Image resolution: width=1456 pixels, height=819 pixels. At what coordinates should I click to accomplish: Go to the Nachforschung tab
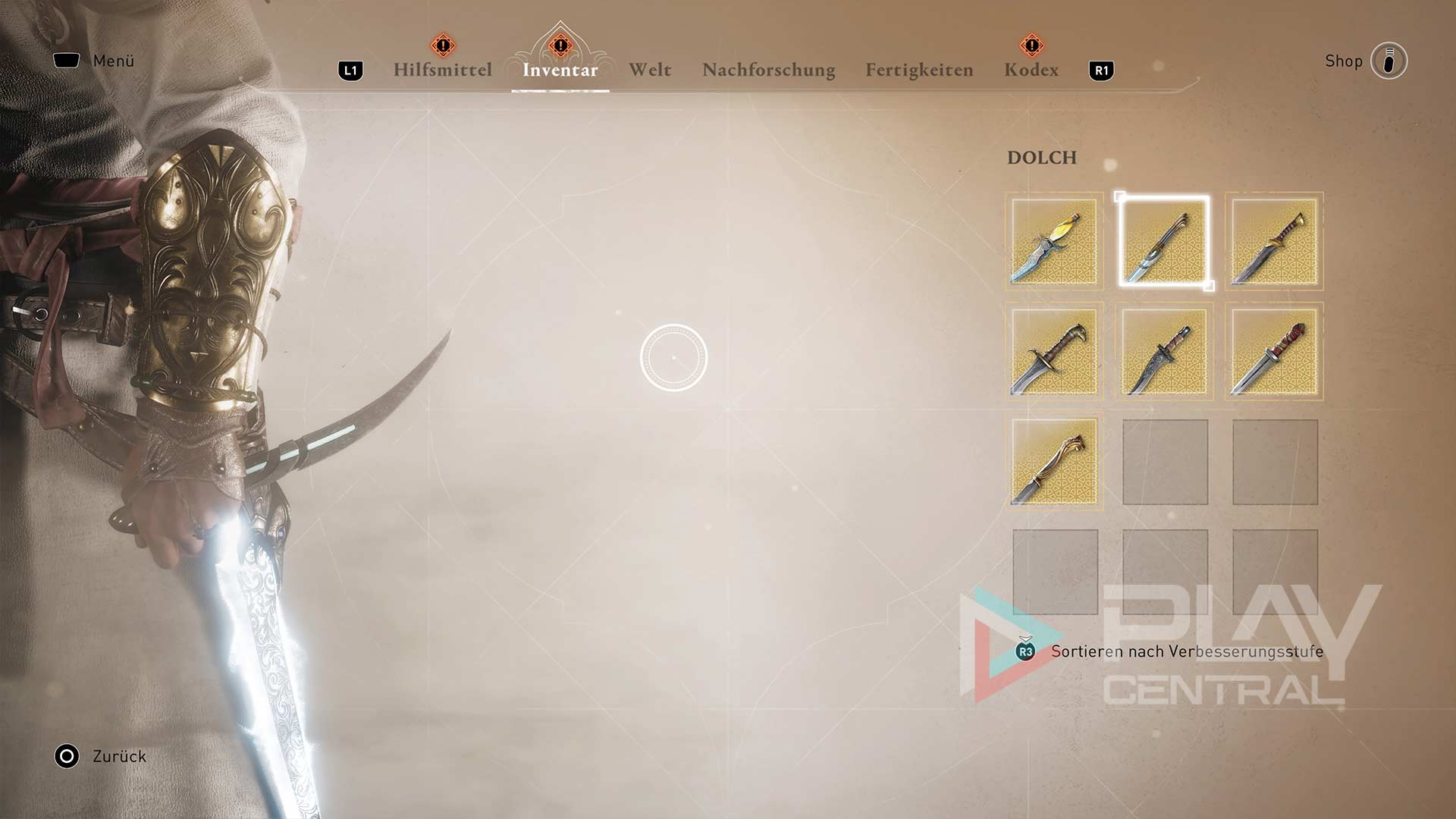[768, 70]
